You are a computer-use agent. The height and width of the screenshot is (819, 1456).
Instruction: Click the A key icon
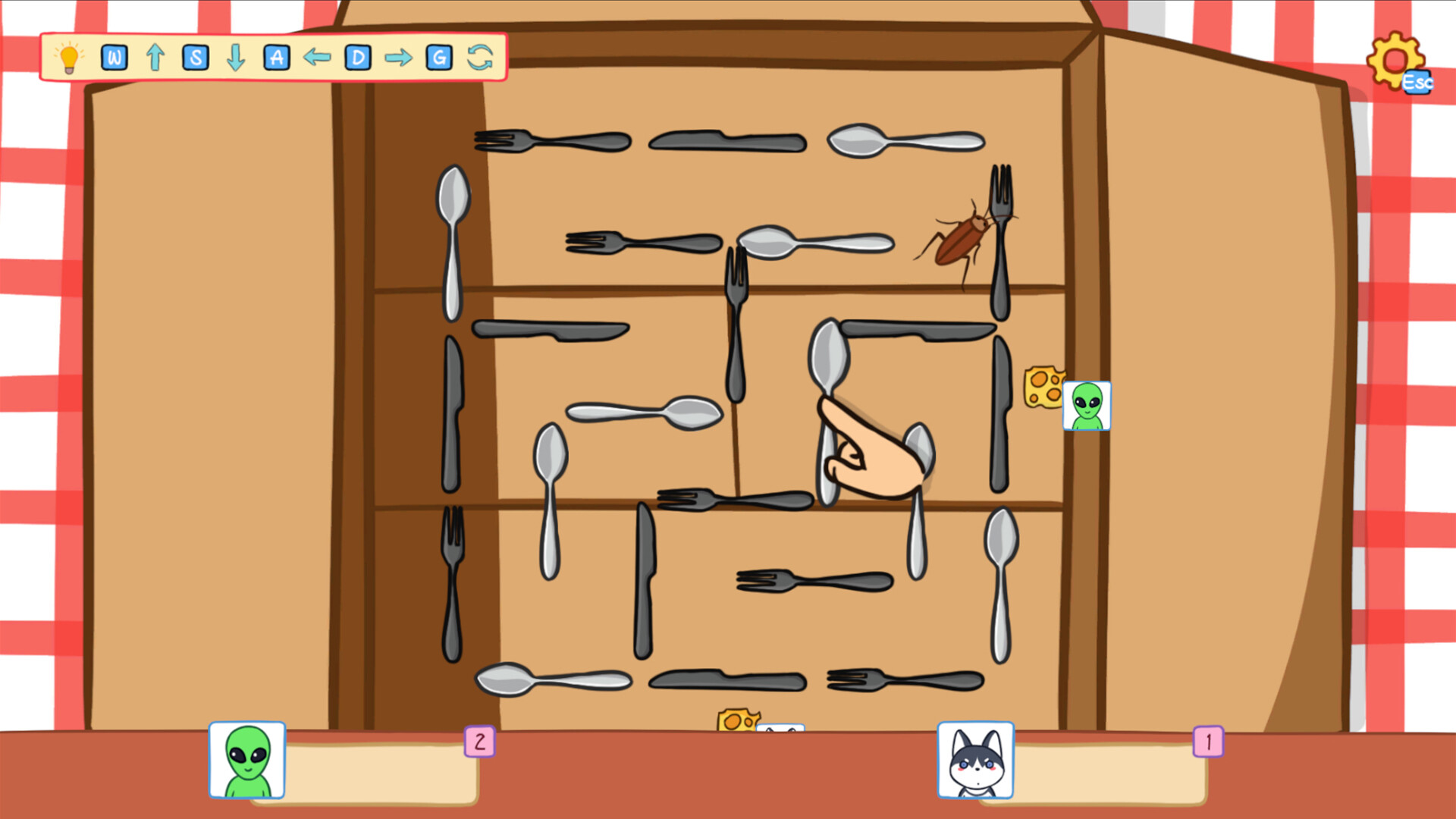[276, 55]
